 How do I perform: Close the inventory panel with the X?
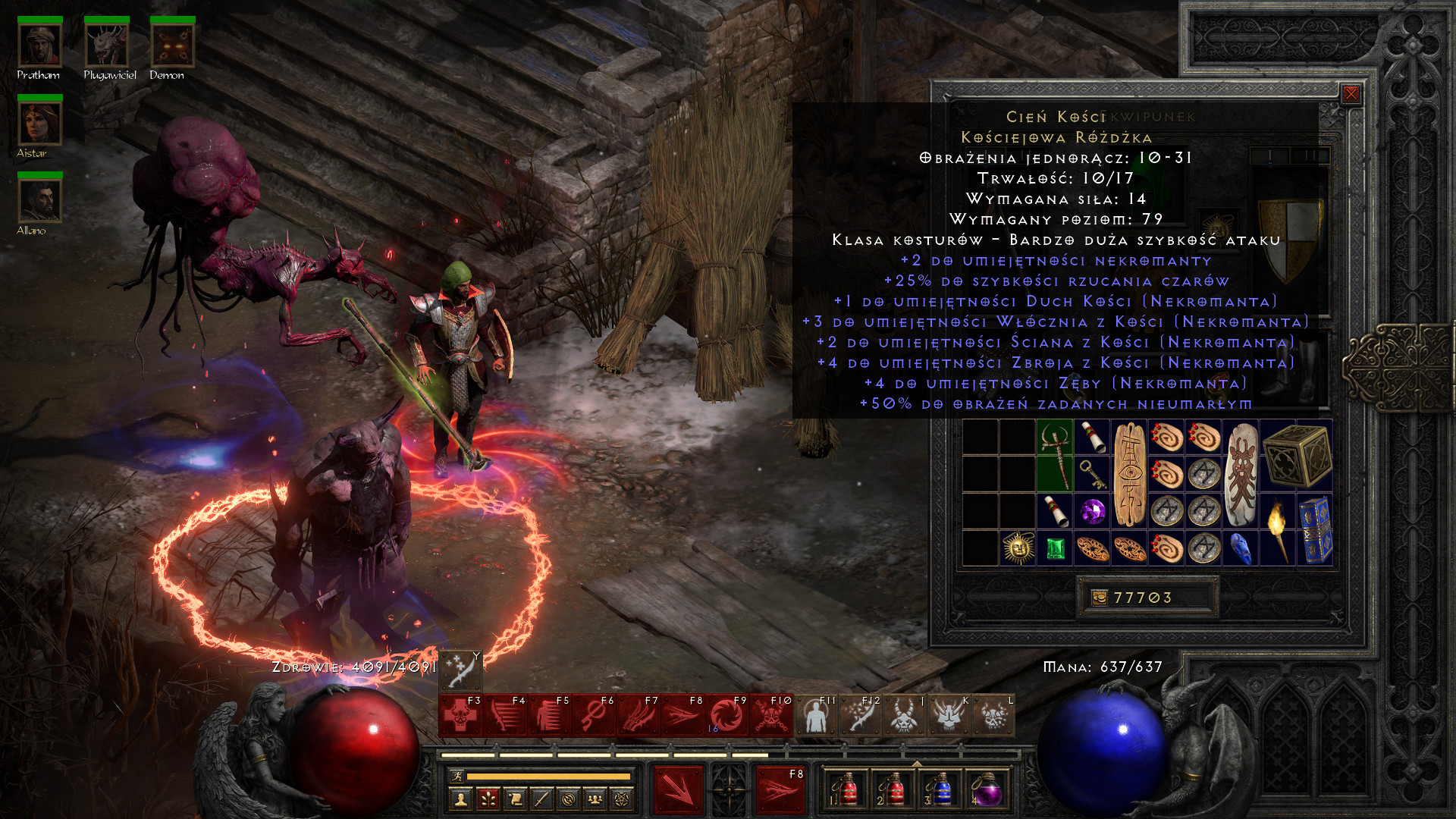coord(1351,94)
